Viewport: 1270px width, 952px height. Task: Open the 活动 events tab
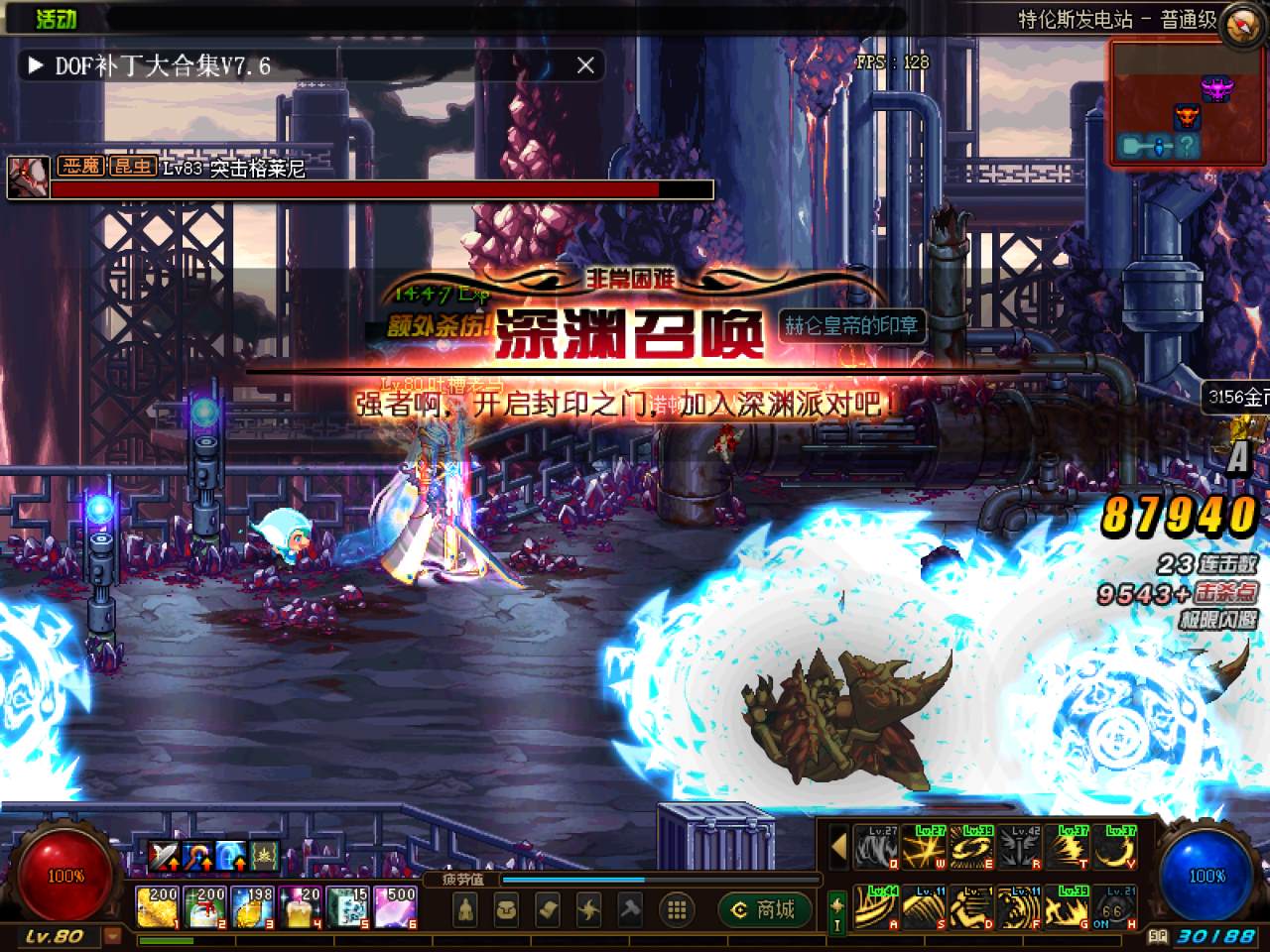click(56, 18)
